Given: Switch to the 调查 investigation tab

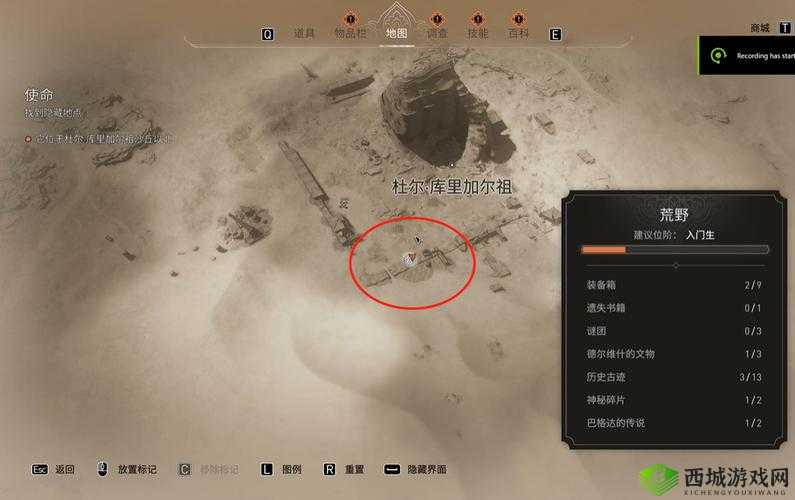Looking at the screenshot, I should tap(437, 33).
